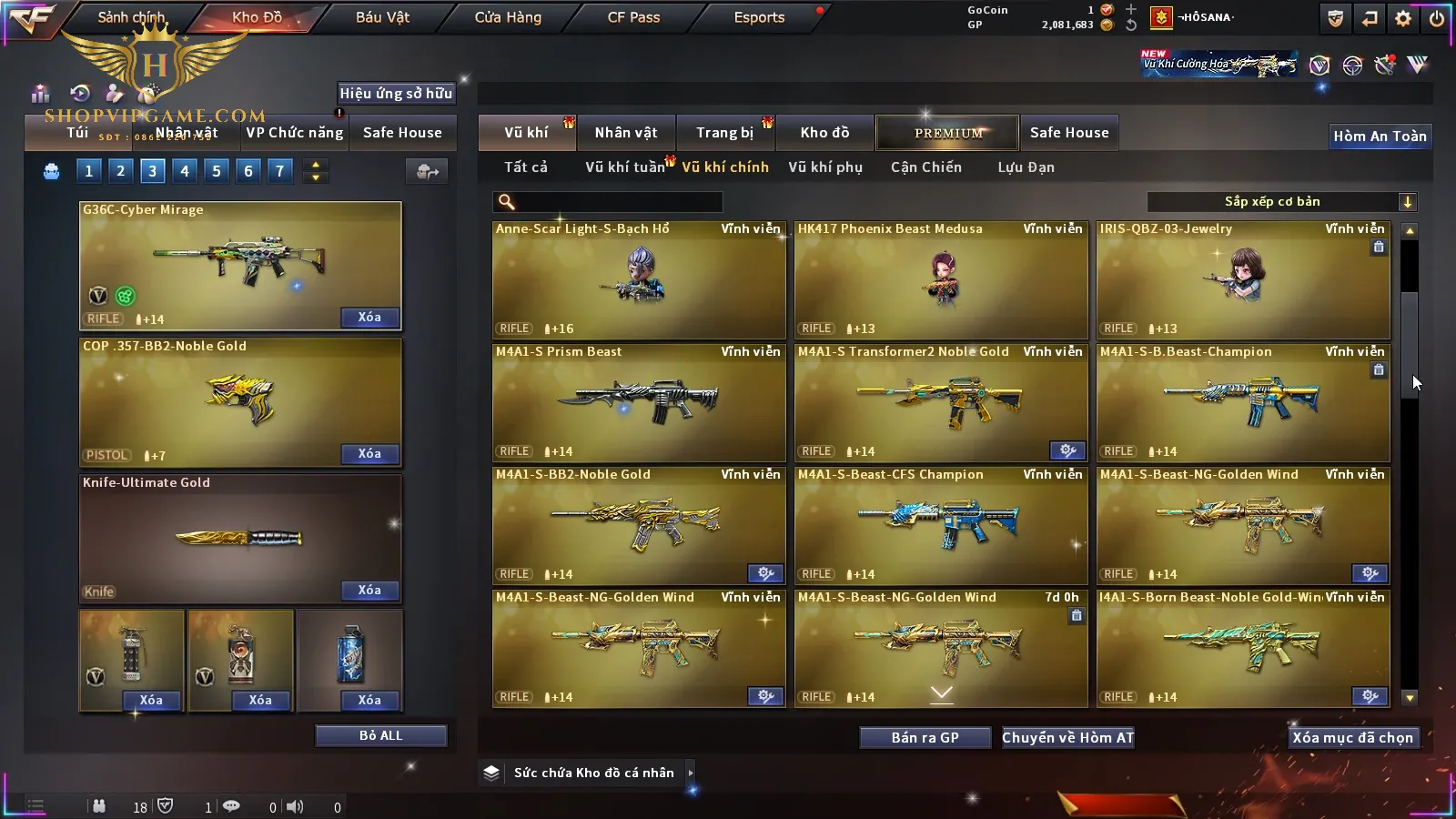Image resolution: width=1456 pixels, height=819 pixels.
Task: Switch to bag slot number 5
Action: [217, 171]
